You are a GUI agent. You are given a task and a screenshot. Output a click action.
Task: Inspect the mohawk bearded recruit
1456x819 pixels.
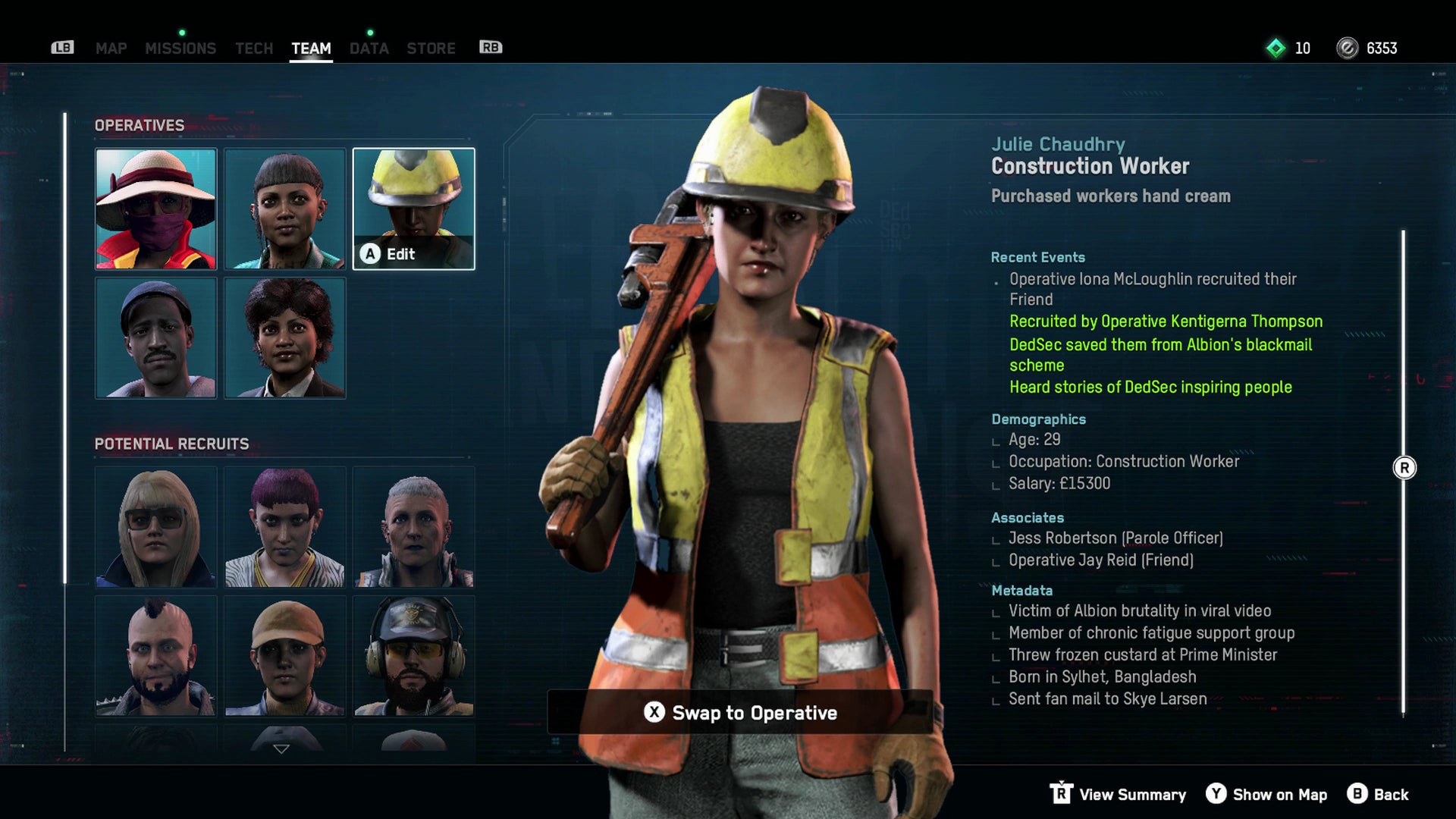point(155,657)
